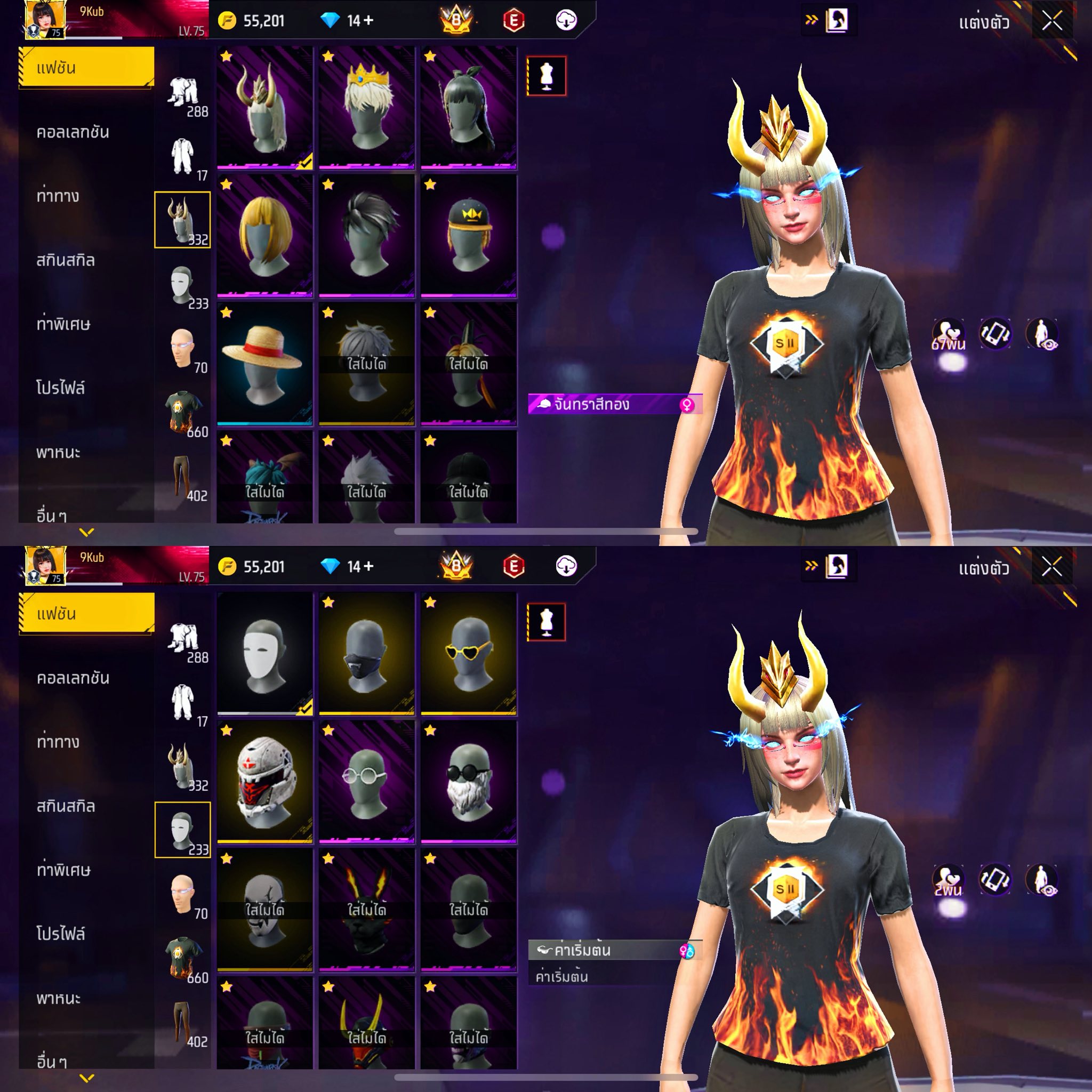The image size is (1092, 1092).
Task: Equip the black cloth face mask
Action: [366, 653]
